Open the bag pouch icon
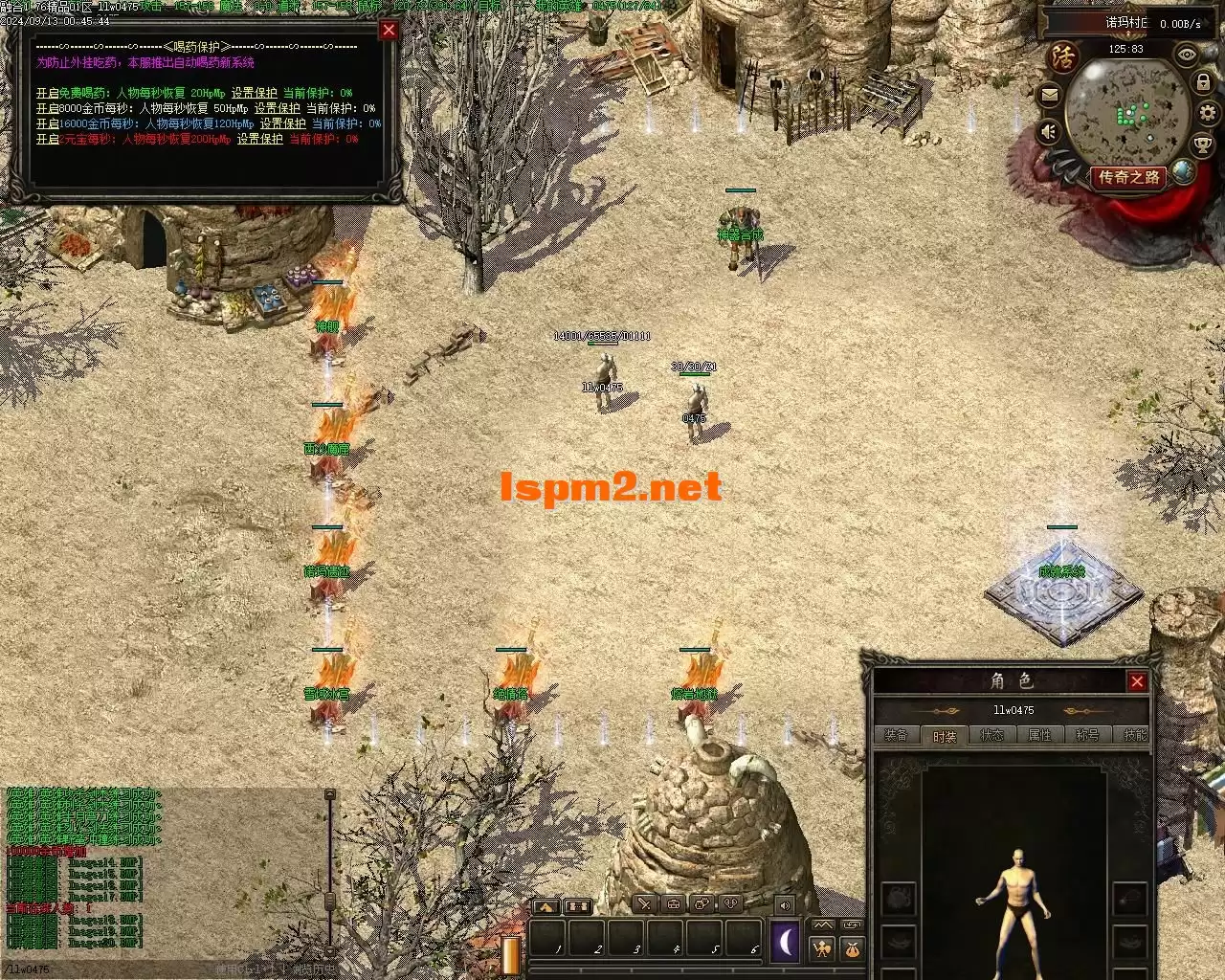 coord(851,949)
